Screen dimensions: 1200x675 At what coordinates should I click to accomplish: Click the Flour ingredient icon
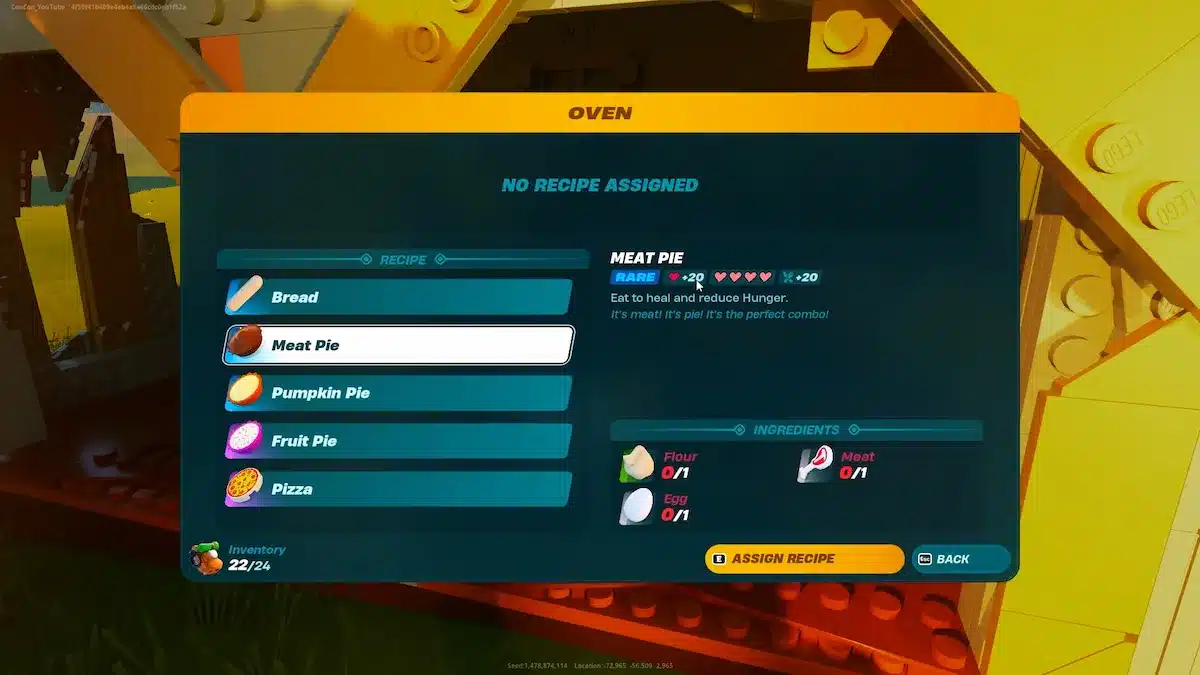click(637, 464)
